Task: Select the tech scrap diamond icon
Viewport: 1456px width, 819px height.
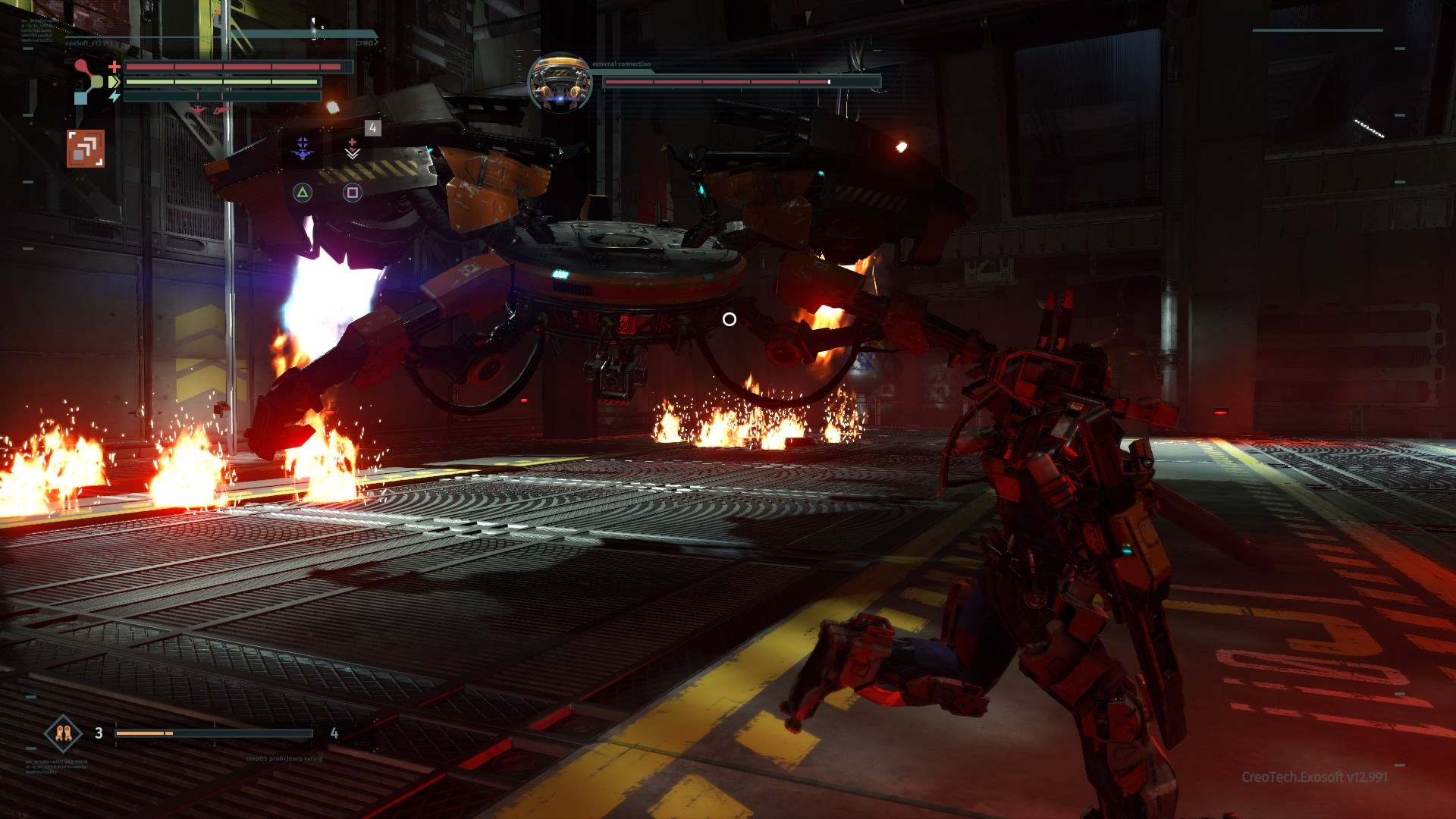Action: pos(63,733)
